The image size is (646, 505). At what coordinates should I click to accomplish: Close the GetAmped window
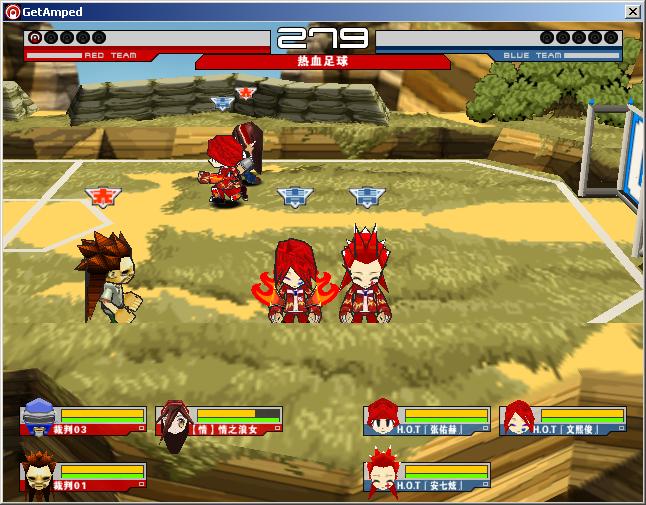click(x=632, y=11)
